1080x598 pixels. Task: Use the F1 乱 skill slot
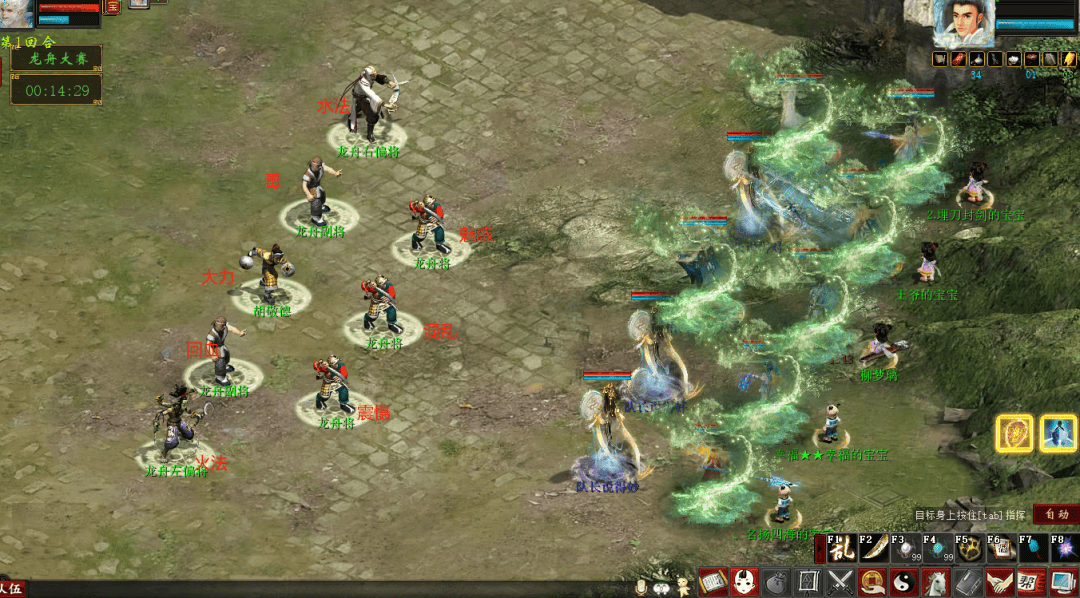click(838, 549)
